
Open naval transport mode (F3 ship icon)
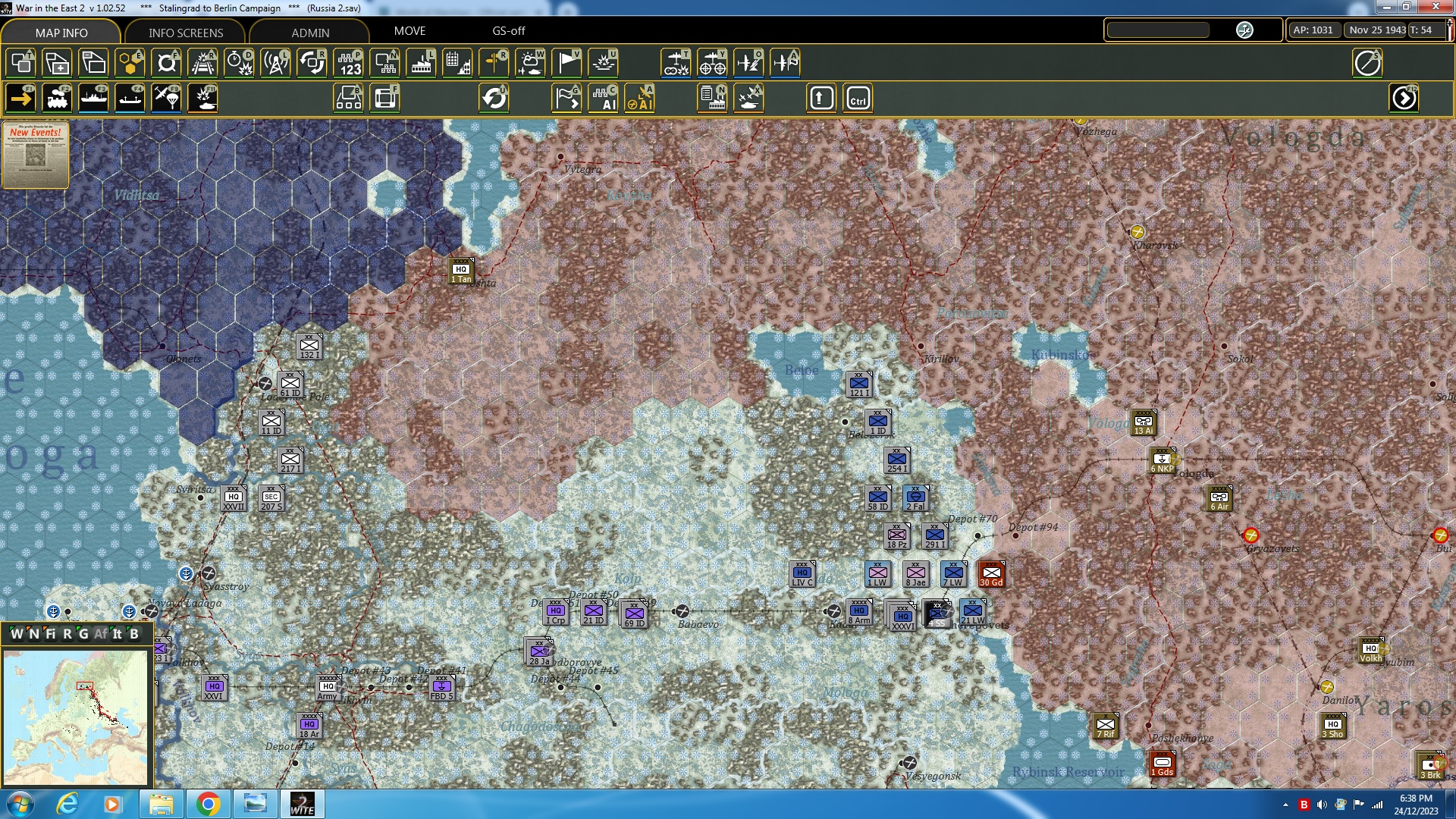[94, 98]
